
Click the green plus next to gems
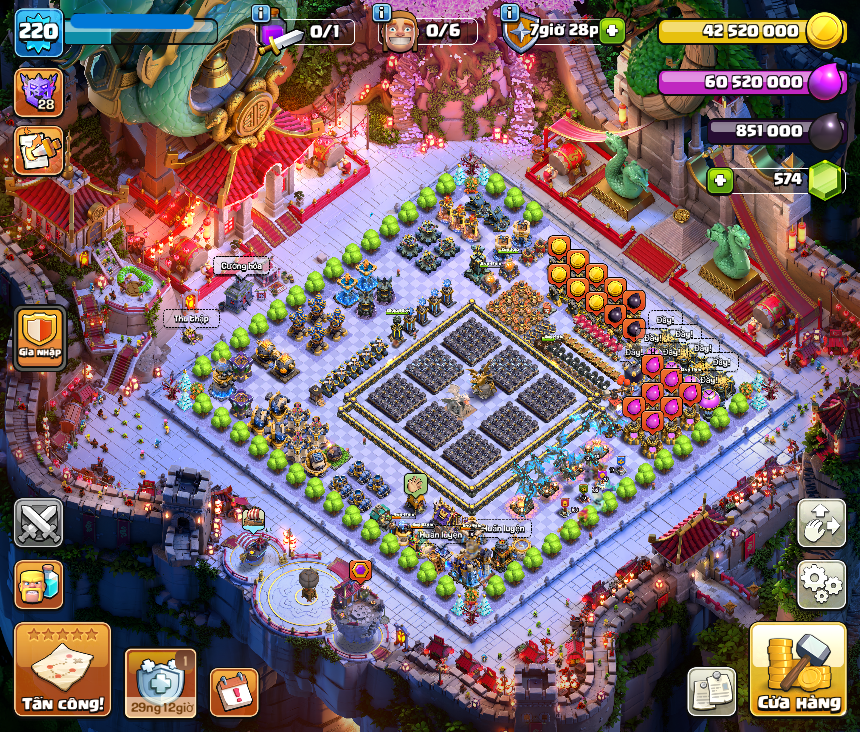pos(720,181)
